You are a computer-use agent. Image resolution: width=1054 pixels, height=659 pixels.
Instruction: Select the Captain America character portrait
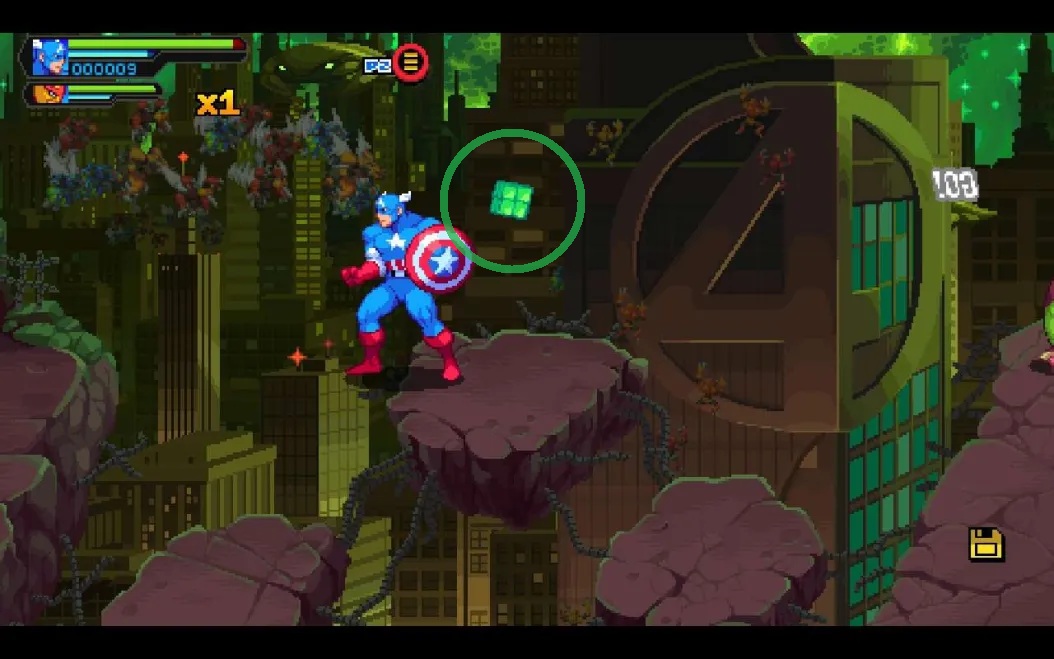coord(49,57)
